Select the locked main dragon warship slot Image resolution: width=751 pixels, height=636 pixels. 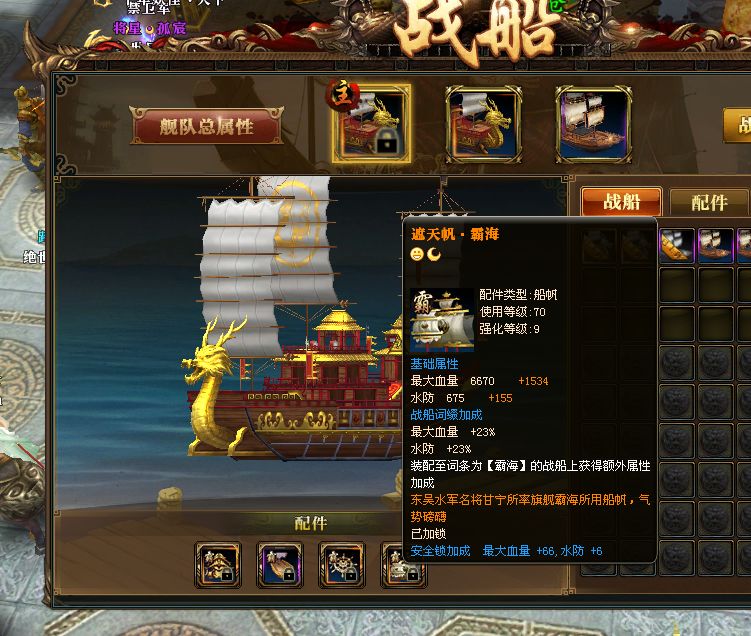coord(371,124)
